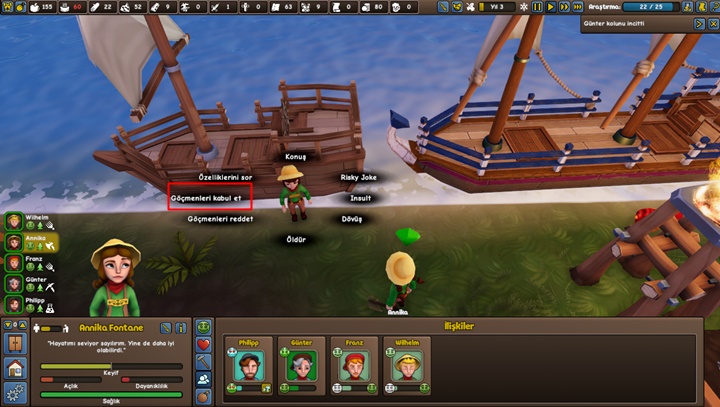Pause the game with the pause button

(537, 7)
